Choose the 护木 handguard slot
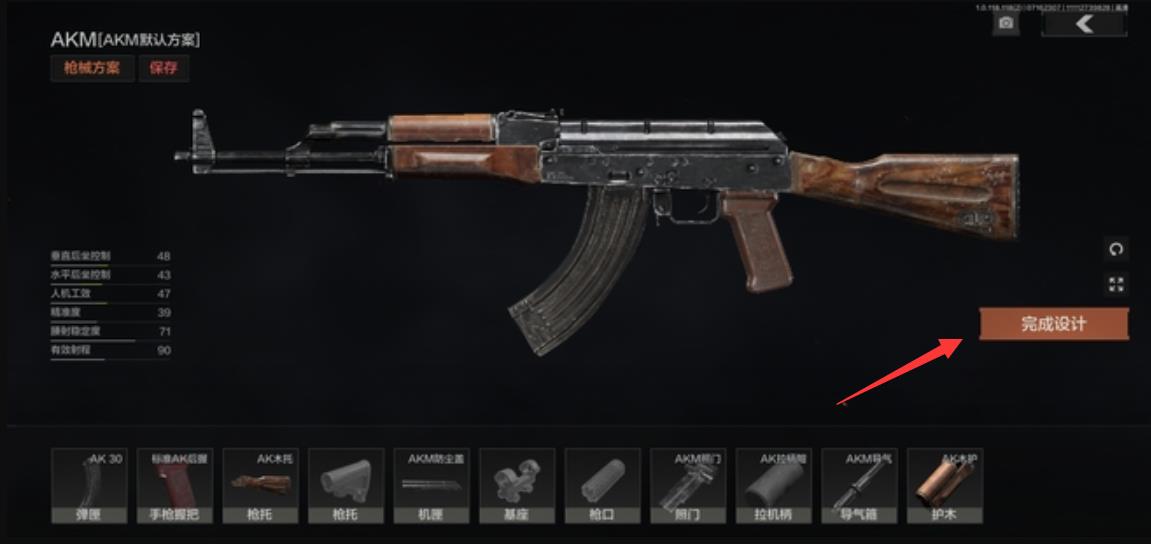The image size is (1151, 544). tap(945, 486)
